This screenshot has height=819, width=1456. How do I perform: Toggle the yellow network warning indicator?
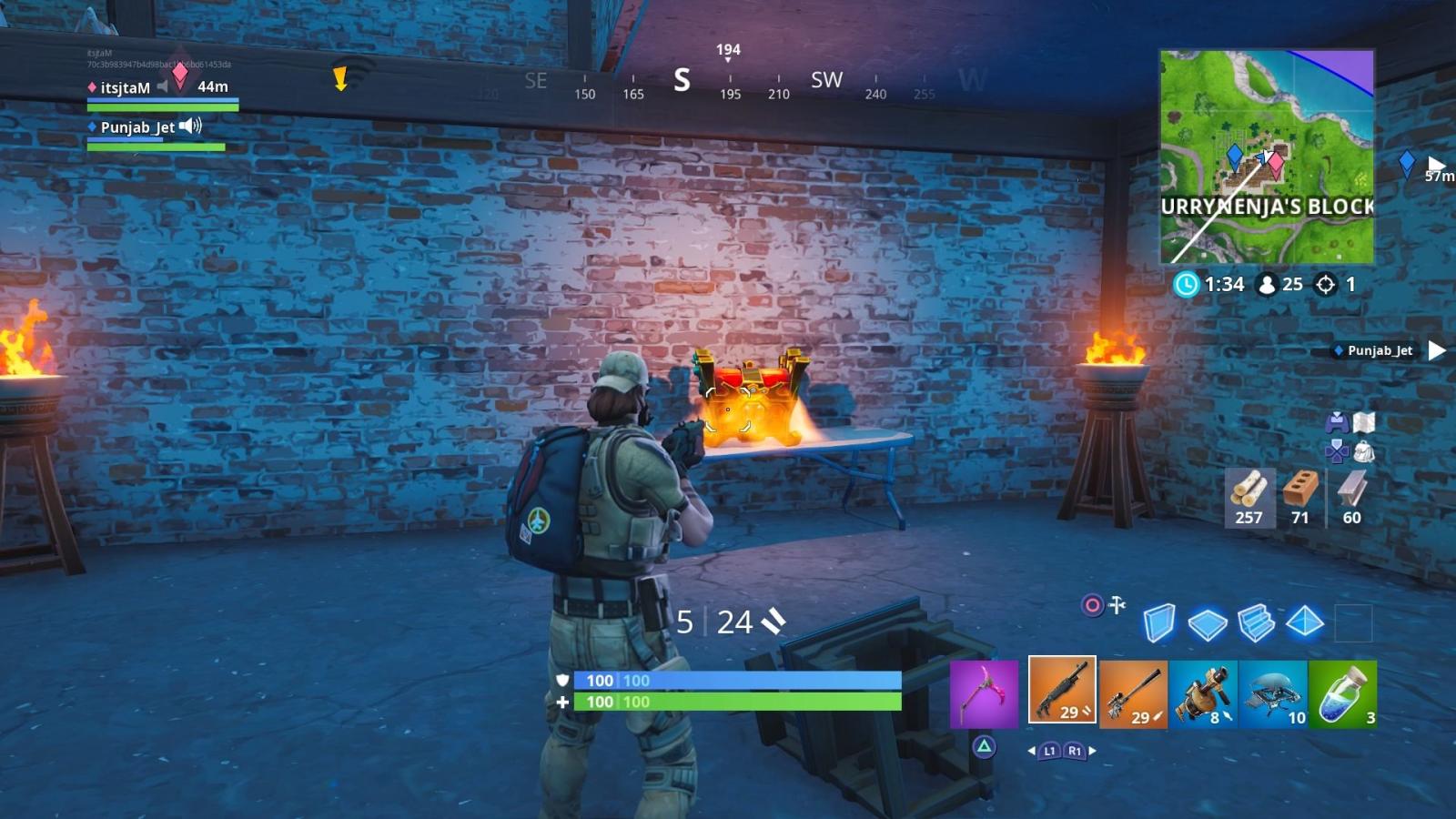[342, 80]
